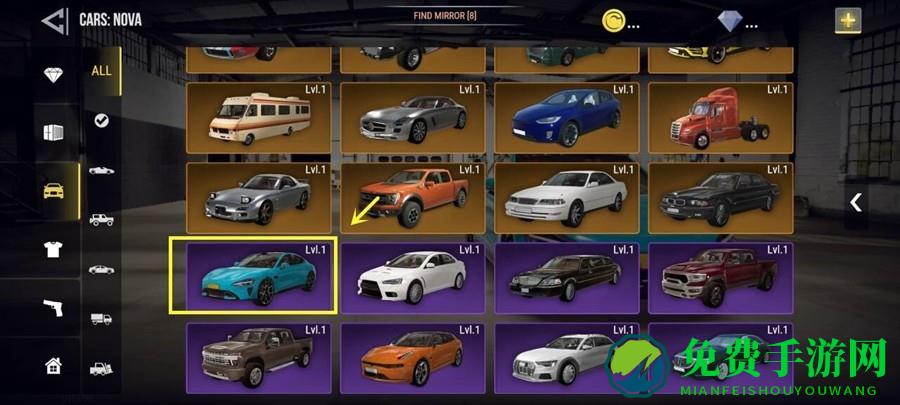Open the pistol weapons category
Screen dimensions: 900x405
[x=54, y=307]
